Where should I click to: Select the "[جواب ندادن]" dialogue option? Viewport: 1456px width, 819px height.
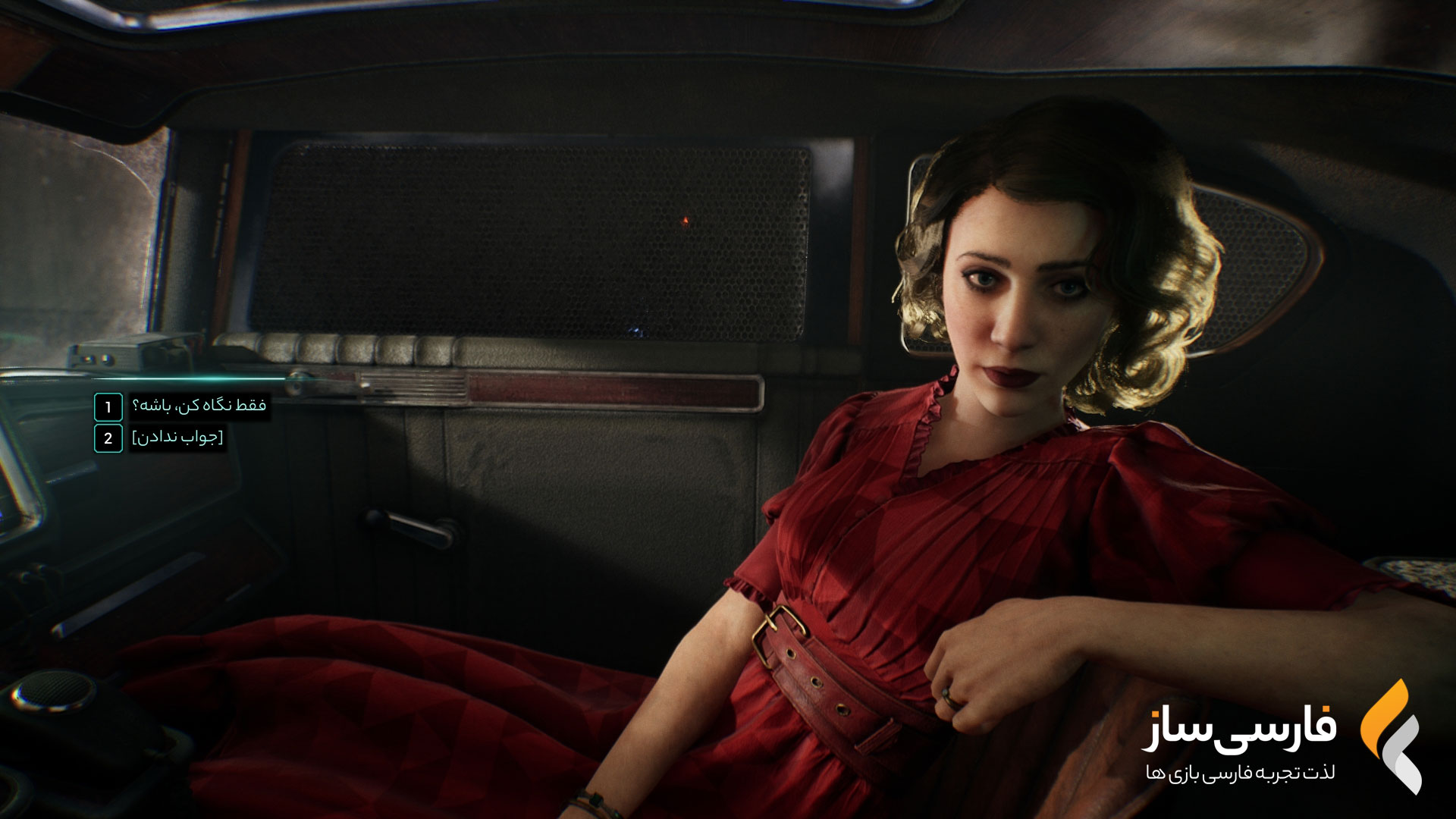point(178,438)
